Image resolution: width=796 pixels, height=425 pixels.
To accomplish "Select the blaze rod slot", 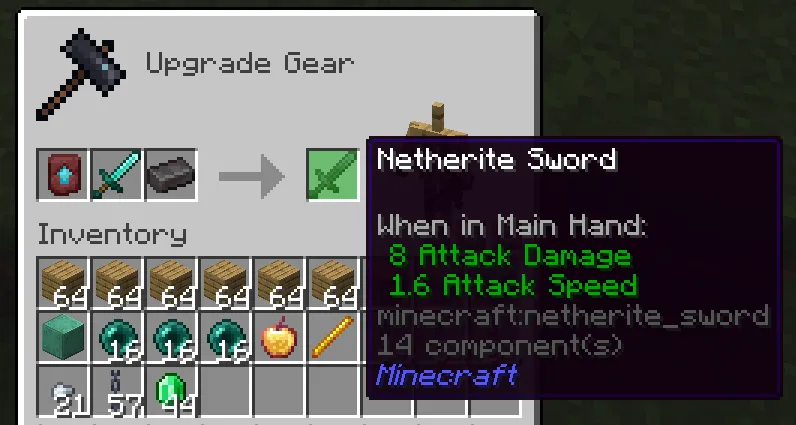I will tap(333, 338).
